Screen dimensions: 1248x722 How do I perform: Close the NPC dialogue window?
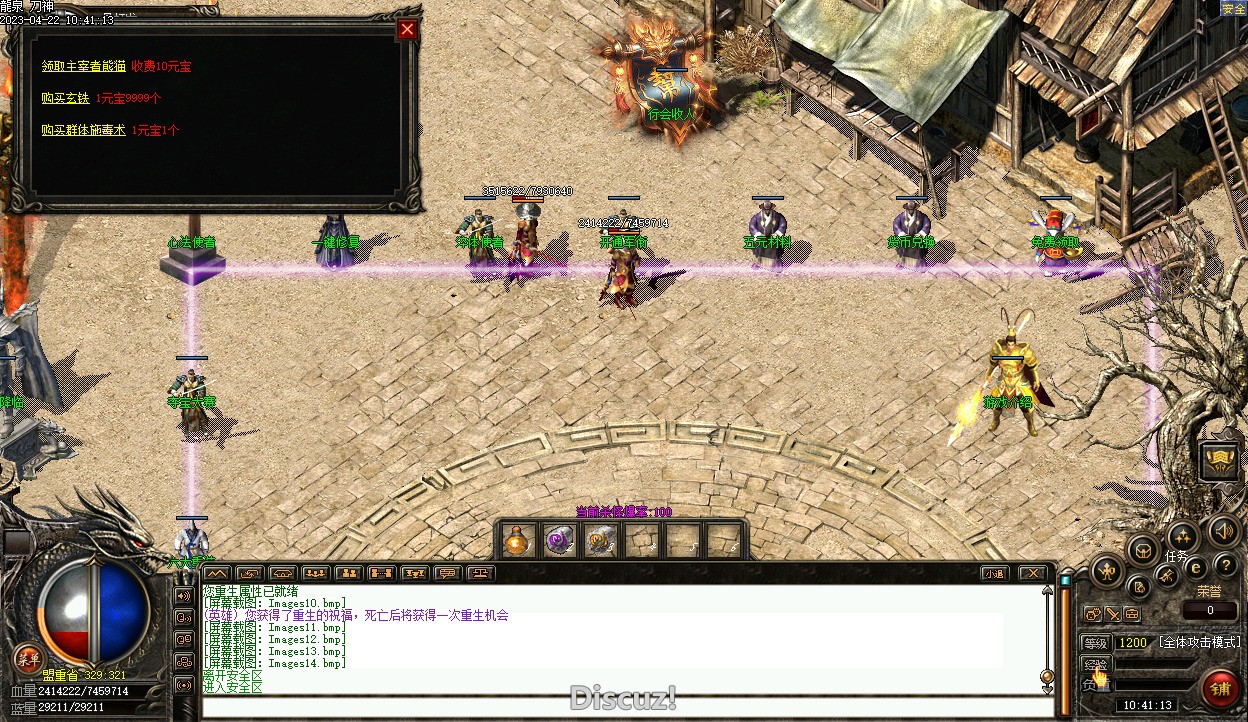click(407, 29)
